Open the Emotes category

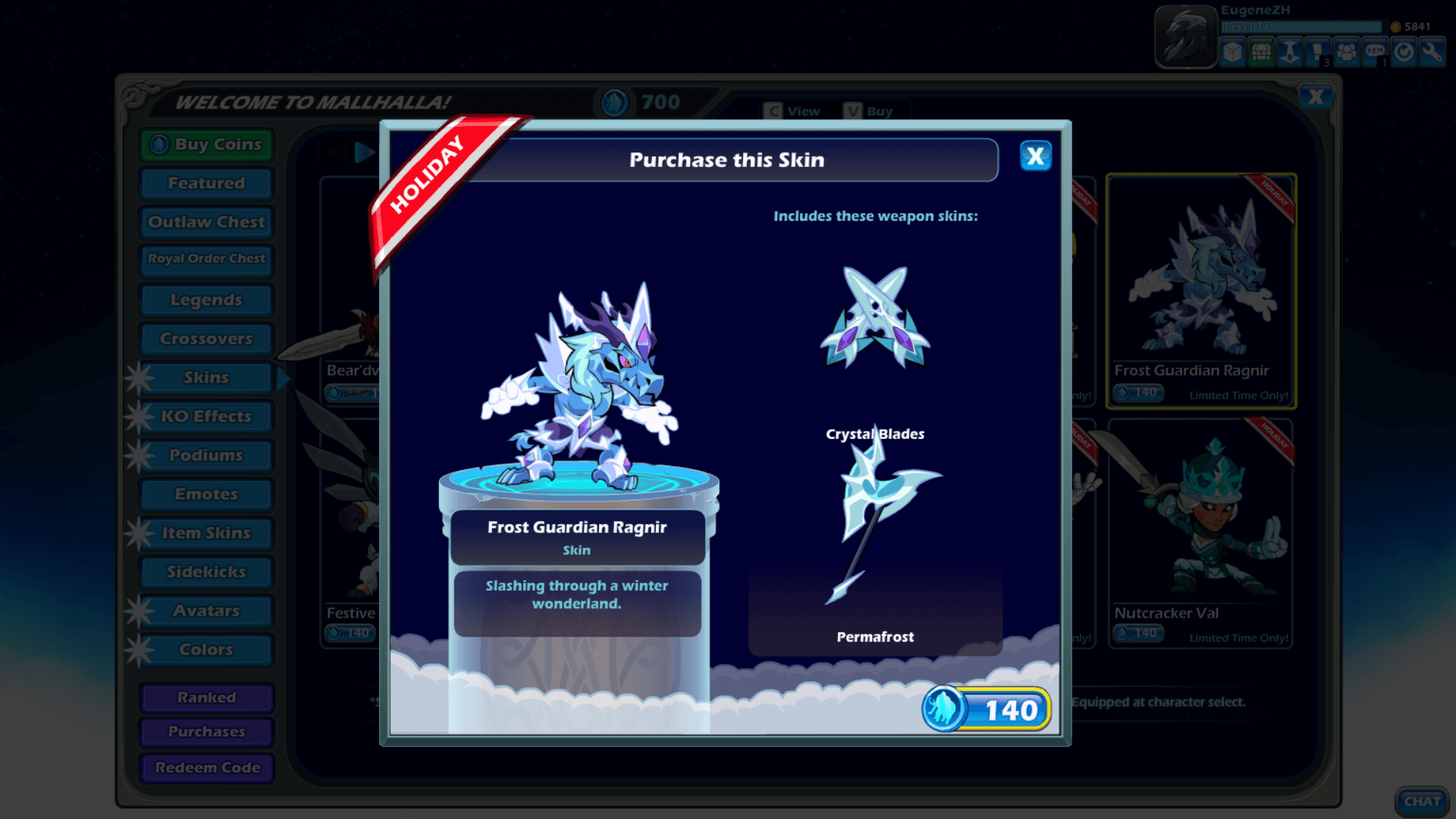pyautogui.click(x=206, y=494)
